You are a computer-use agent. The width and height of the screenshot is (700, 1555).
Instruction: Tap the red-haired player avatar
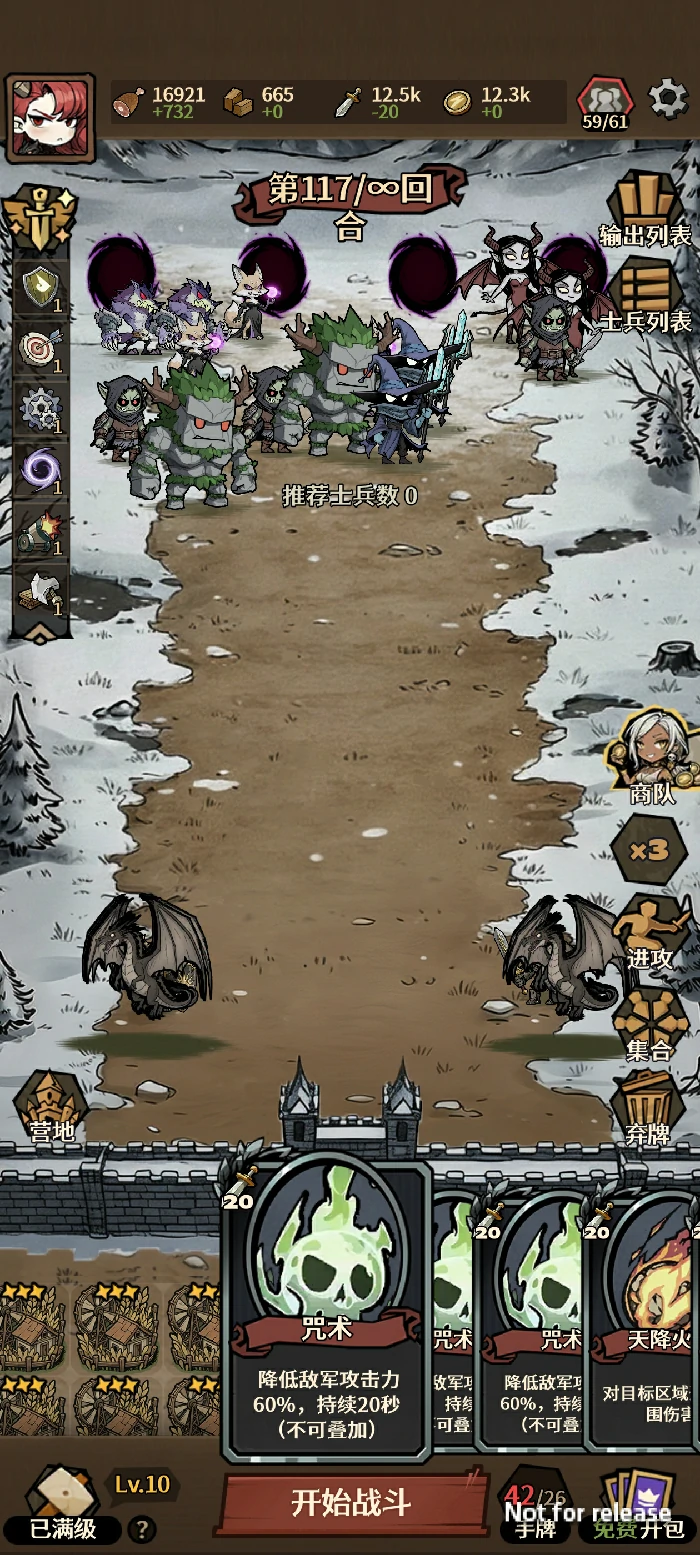pos(50,116)
